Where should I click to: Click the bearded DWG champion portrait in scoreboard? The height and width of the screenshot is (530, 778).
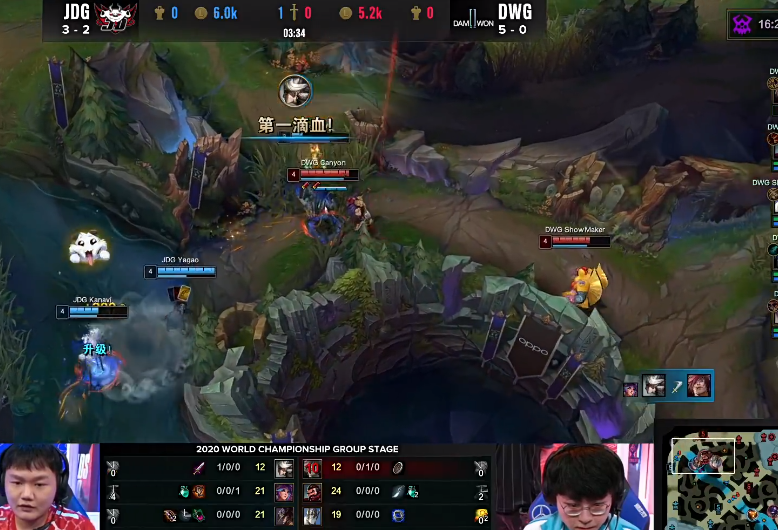(x=311, y=491)
